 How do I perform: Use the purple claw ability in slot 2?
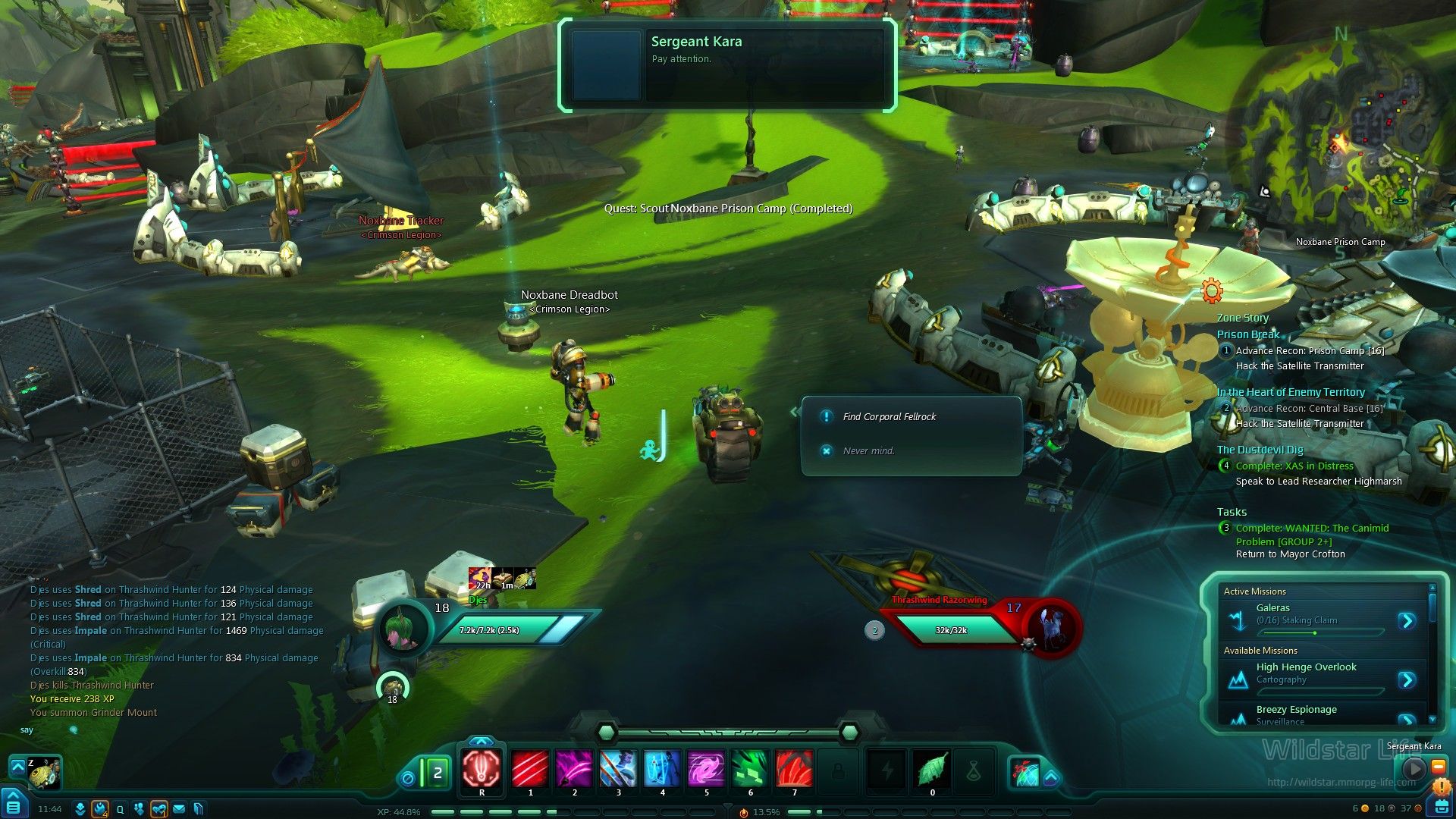click(x=574, y=769)
